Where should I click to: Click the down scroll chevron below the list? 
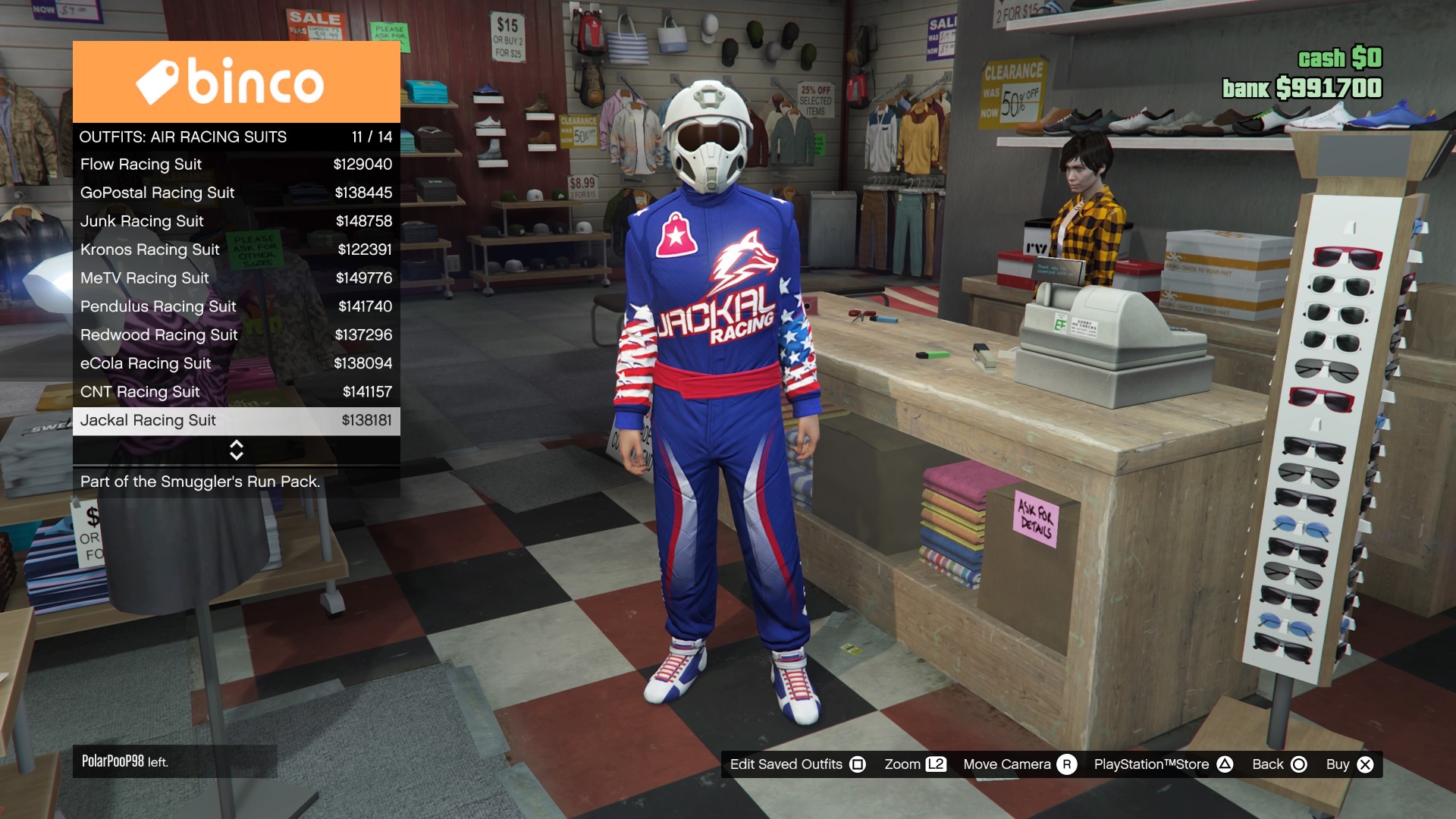236,456
